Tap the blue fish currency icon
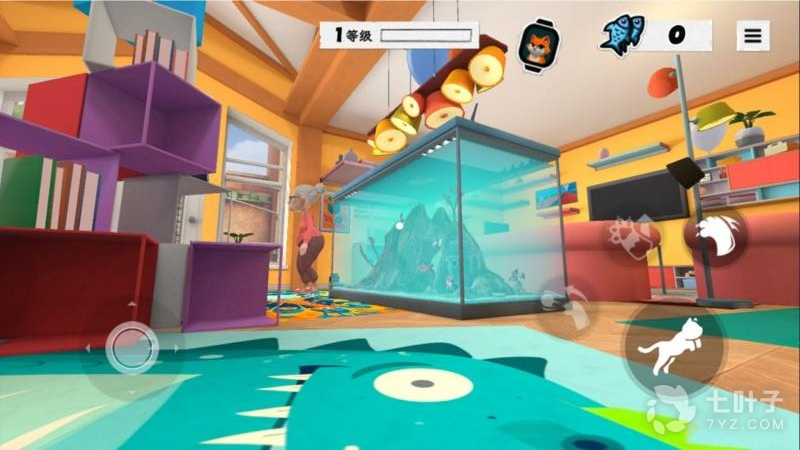Image resolution: width=800 pixels, height=450 pixels. 623,35
